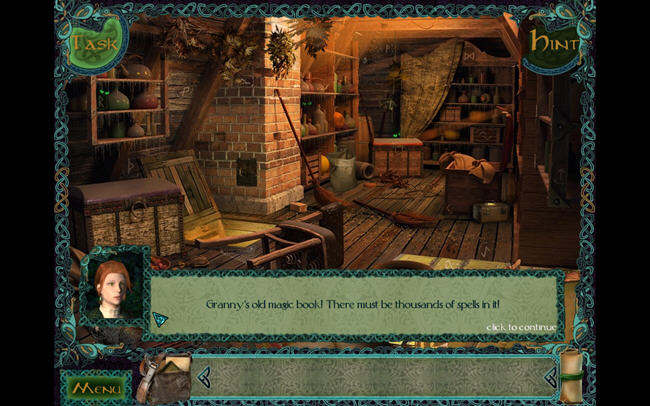Click to continue the dialogue
Screen dimensions: 650x406
(x=520, y=327)
